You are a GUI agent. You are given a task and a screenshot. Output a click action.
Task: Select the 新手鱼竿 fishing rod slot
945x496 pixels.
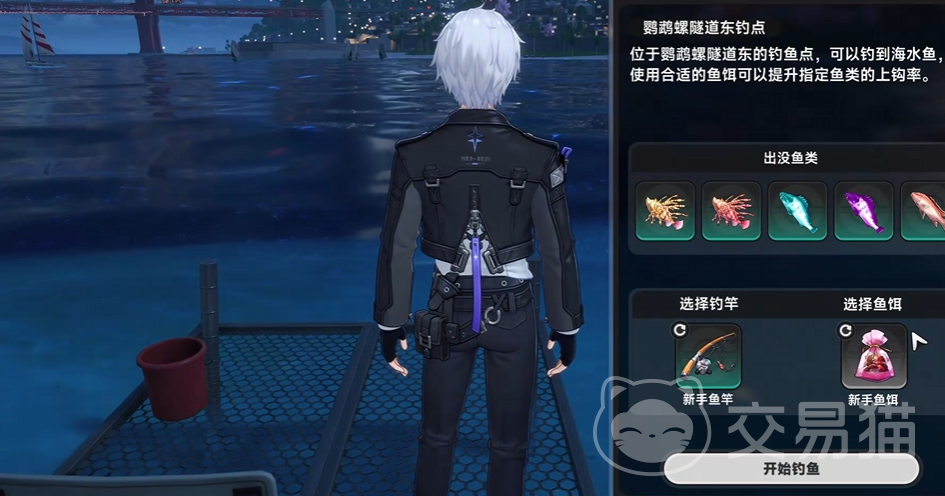coord(708,356)
